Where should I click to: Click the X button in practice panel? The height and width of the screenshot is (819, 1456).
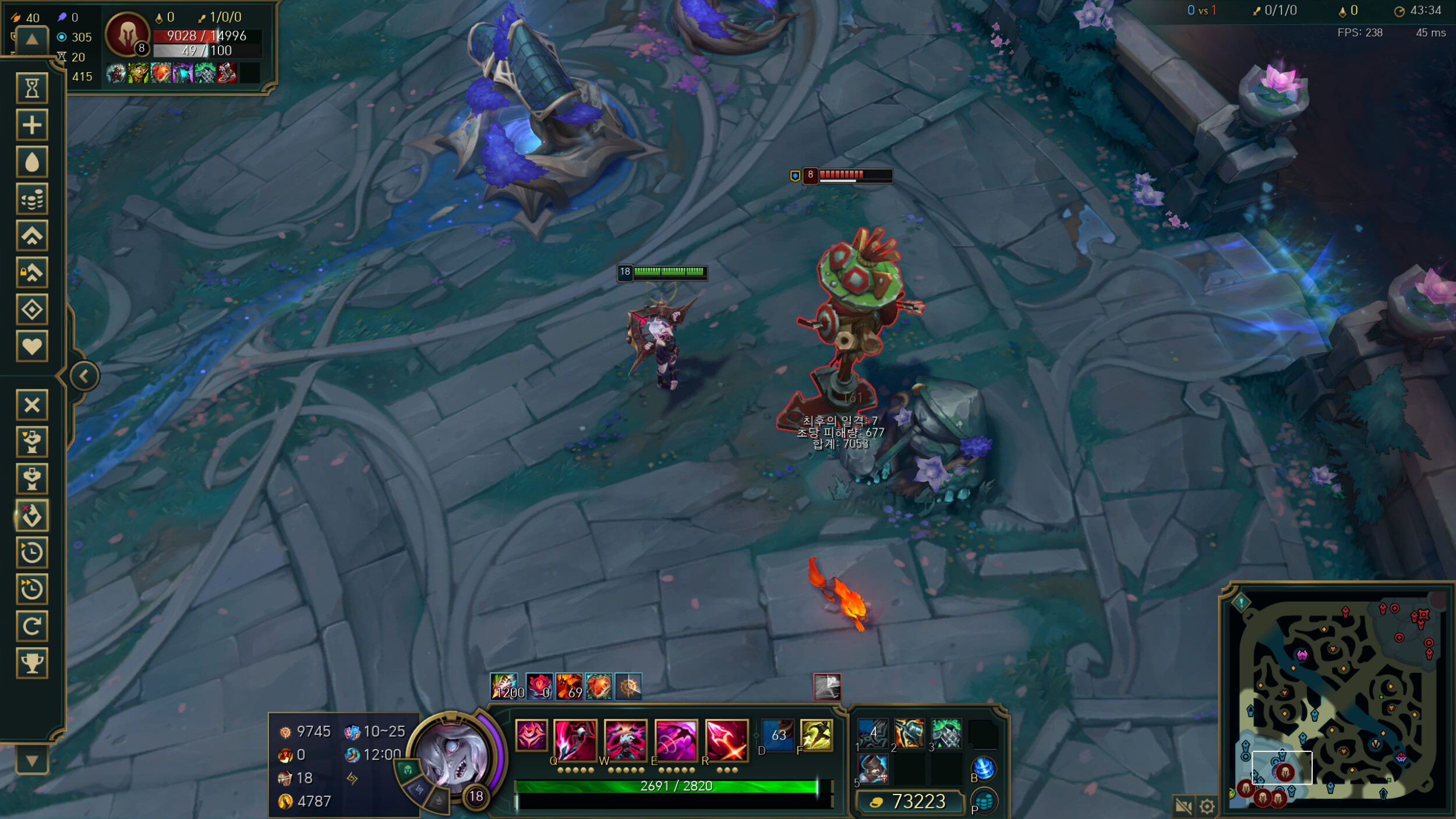tap(32, 405)
